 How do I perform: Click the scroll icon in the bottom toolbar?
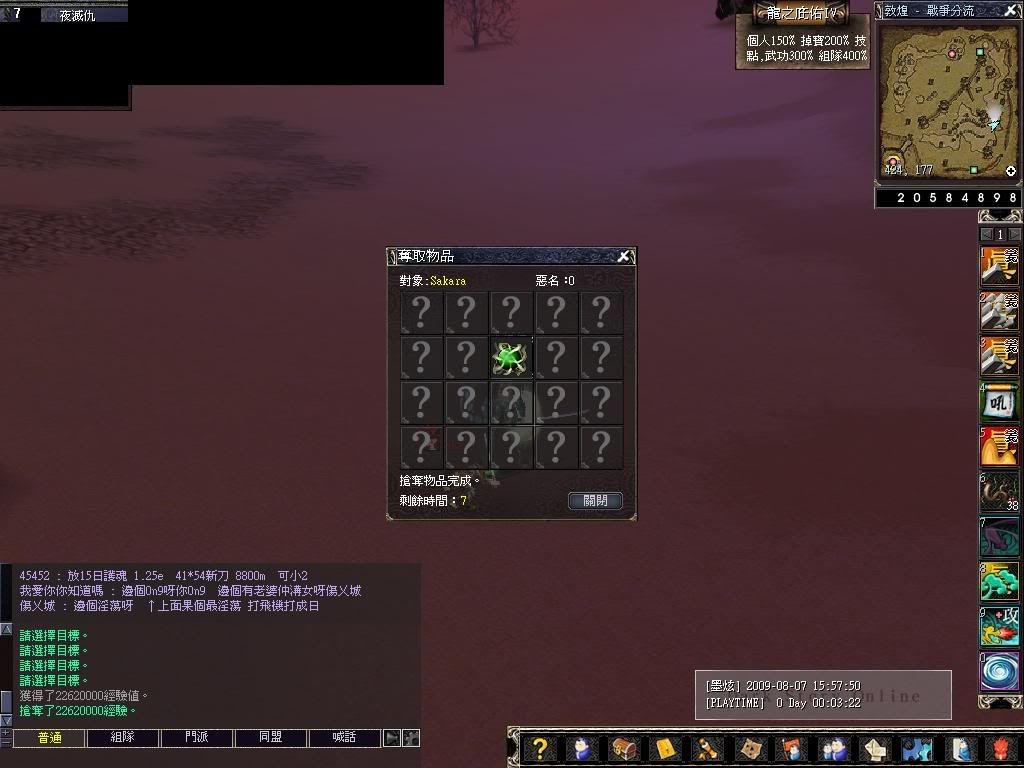tap(707, 749)
